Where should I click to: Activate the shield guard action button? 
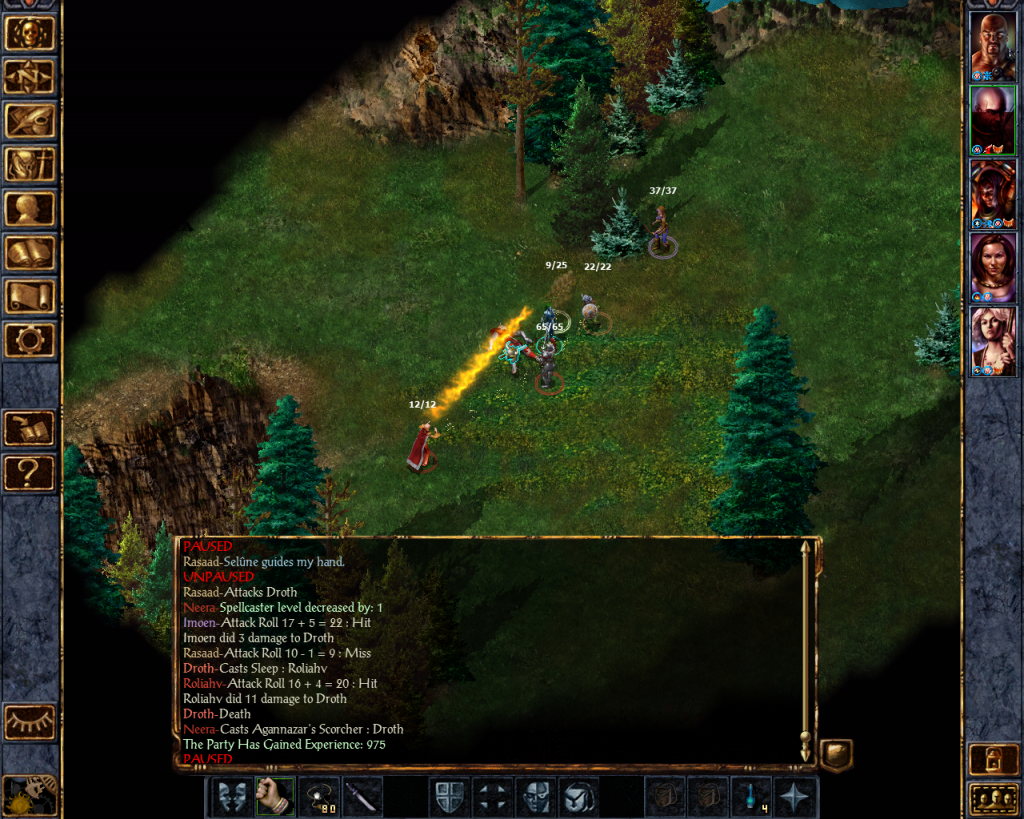pos(449,797)
